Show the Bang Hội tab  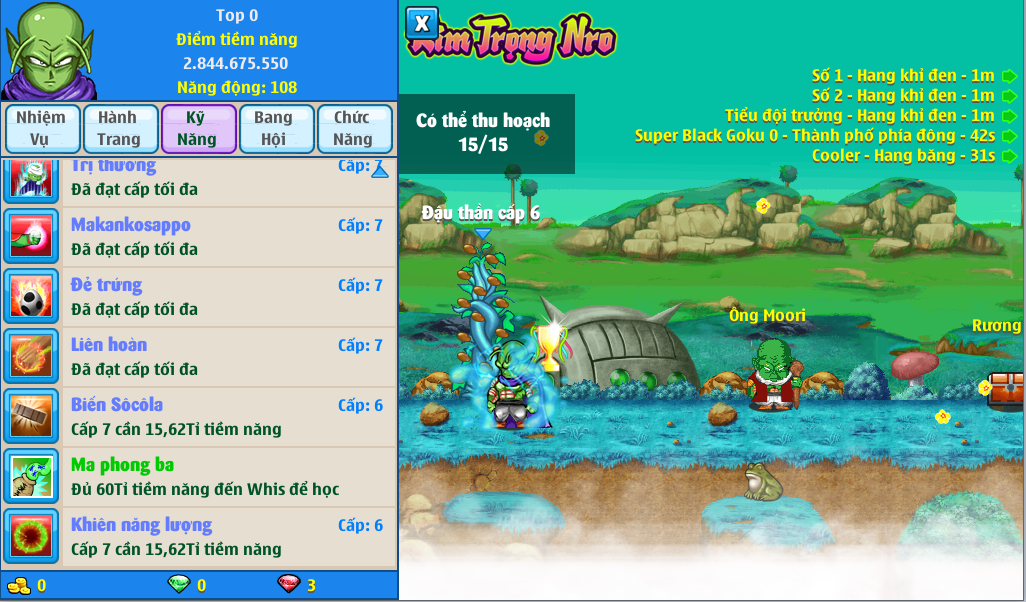(275, 129)
